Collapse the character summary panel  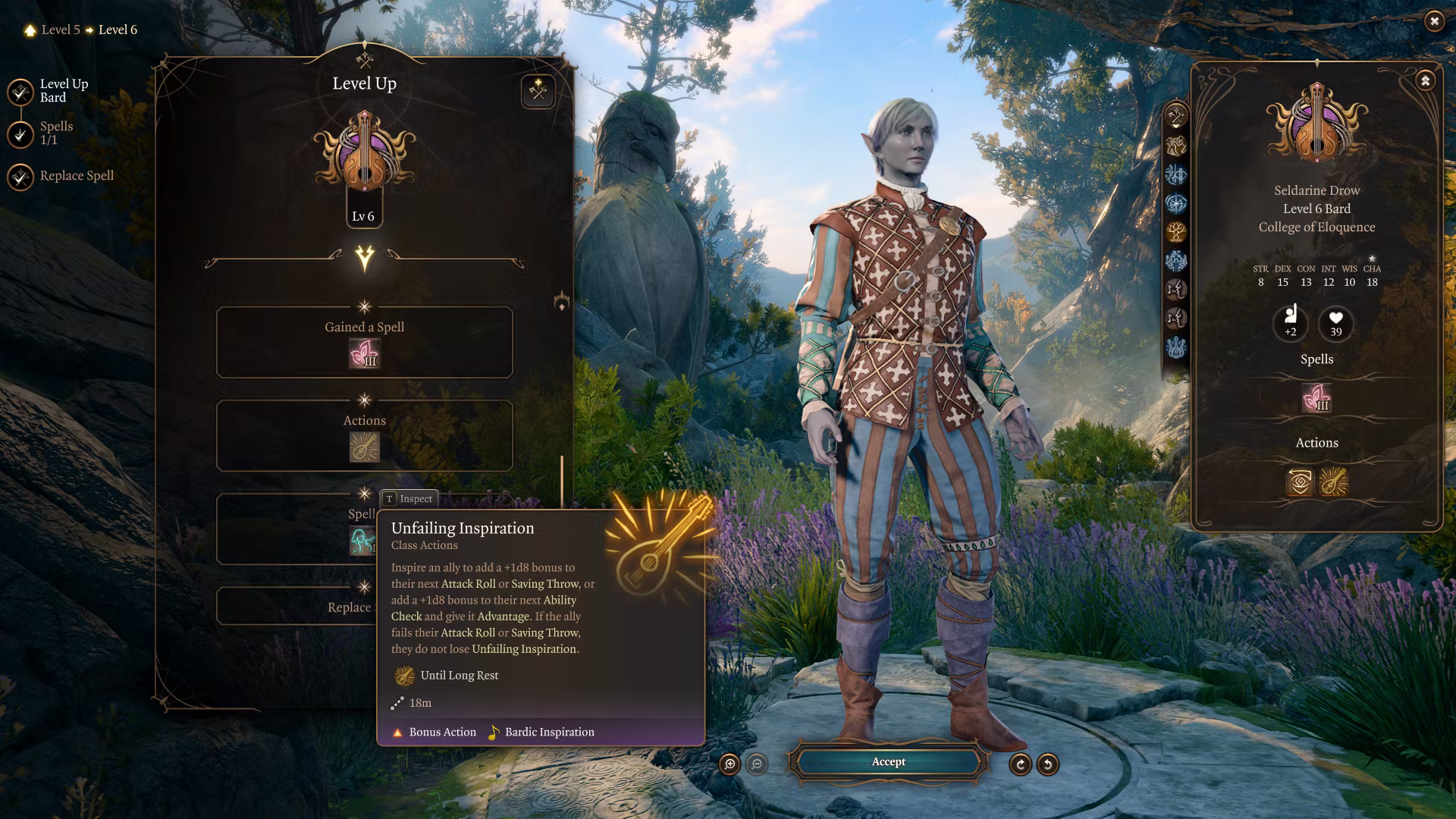click(1425, 80)
